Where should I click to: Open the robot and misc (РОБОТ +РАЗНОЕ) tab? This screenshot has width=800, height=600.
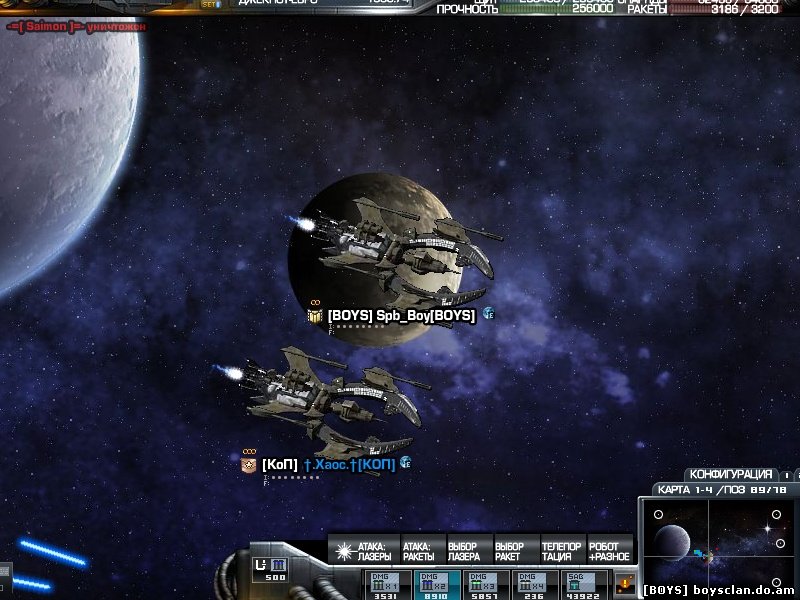pos(609,551)
